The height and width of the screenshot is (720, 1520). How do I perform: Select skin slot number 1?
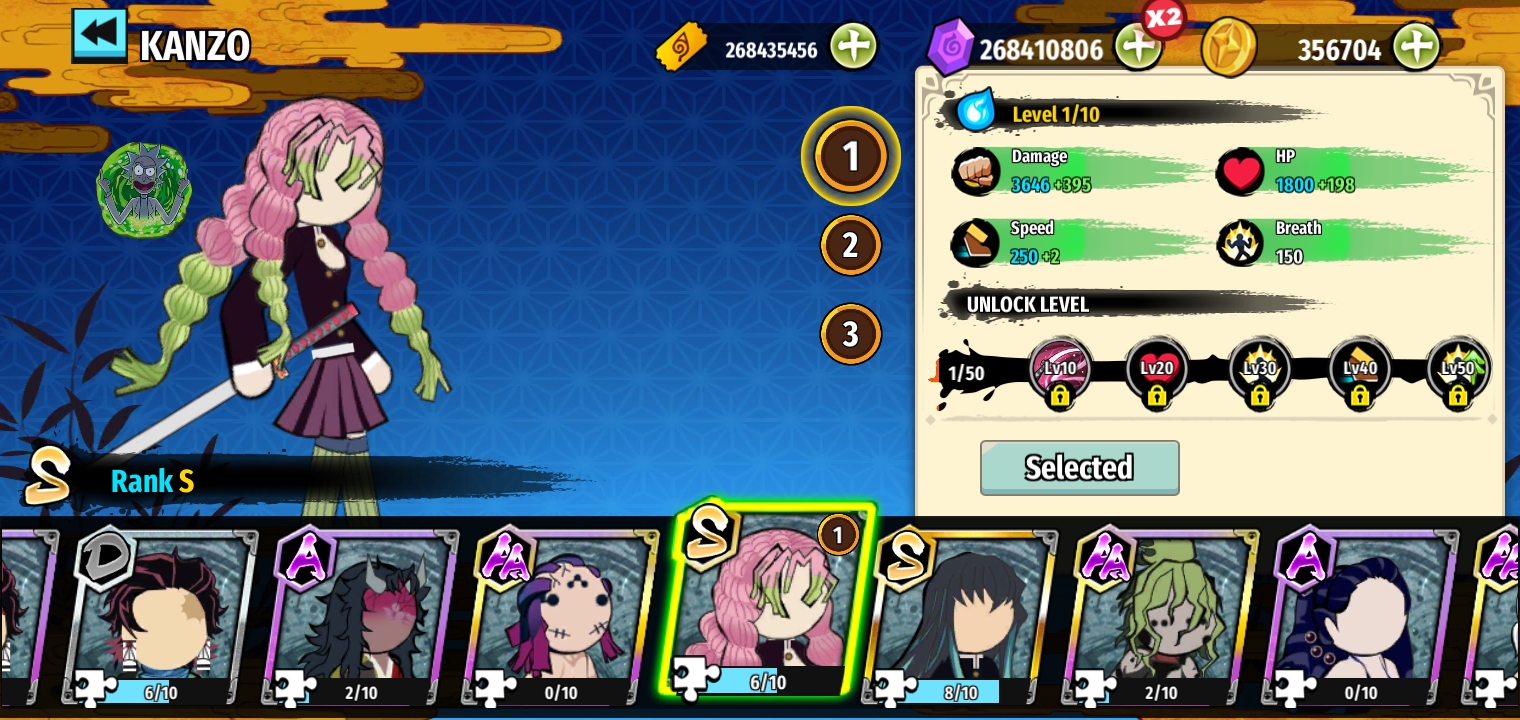(850, 157)
